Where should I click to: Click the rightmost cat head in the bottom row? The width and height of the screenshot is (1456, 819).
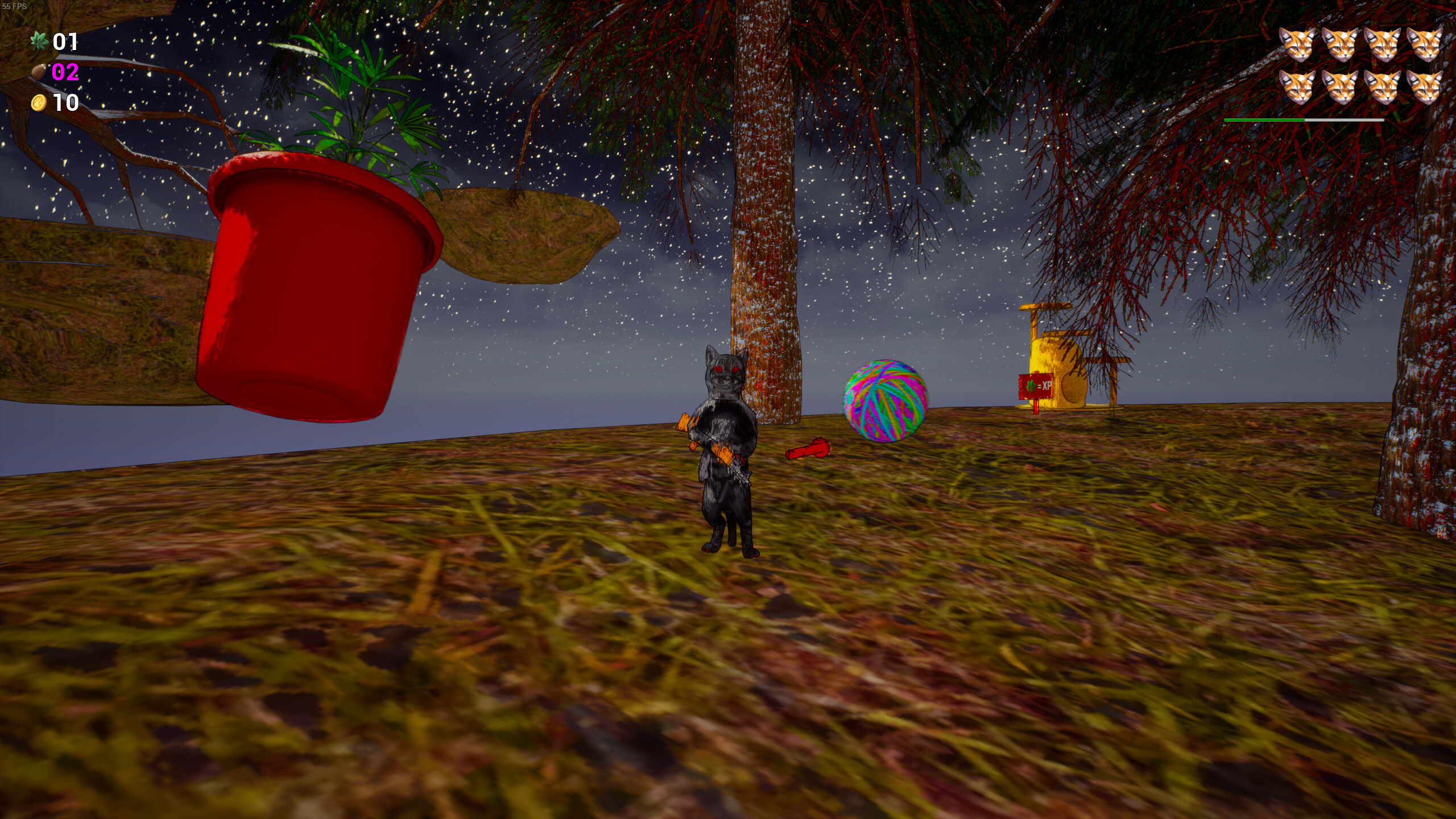pyautogui.click(x=1426, y=89)
